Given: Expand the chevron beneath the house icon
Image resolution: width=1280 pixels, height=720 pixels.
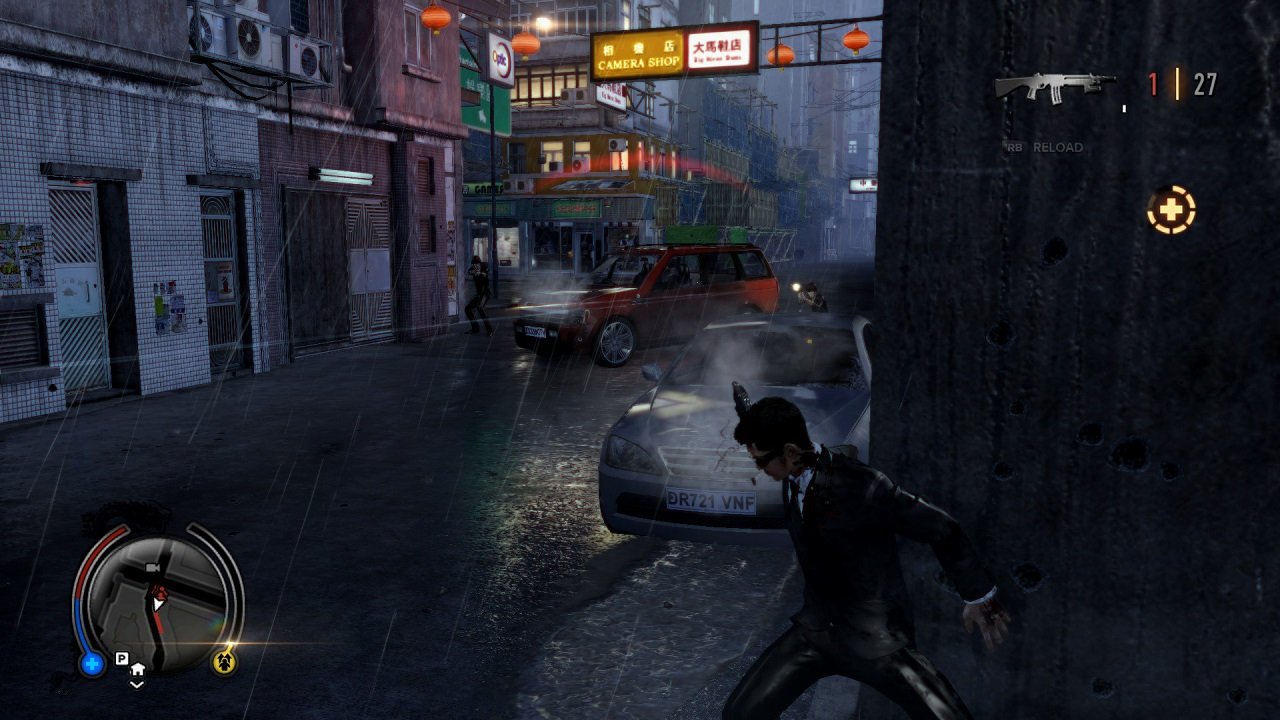Looking at the screenshot, I should pyautogui.click(x=136, y=685).
